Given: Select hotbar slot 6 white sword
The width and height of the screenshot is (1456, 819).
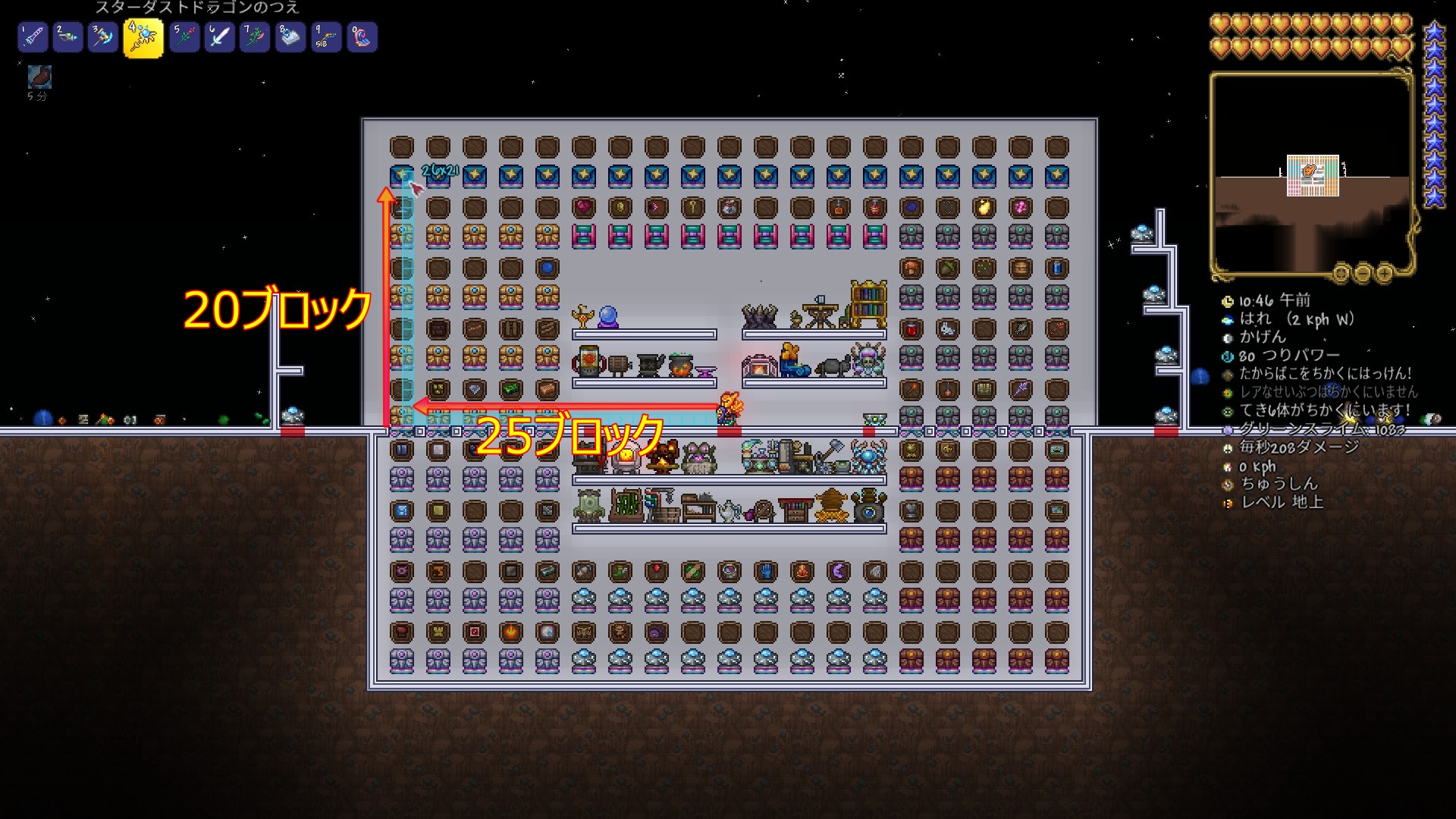Looking at the screenshot, I should [x=220, y=37].
